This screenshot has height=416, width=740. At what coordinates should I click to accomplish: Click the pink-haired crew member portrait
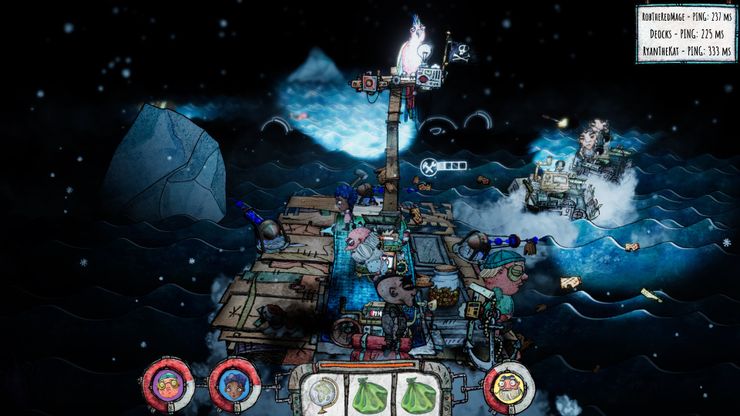coord(167,384)
